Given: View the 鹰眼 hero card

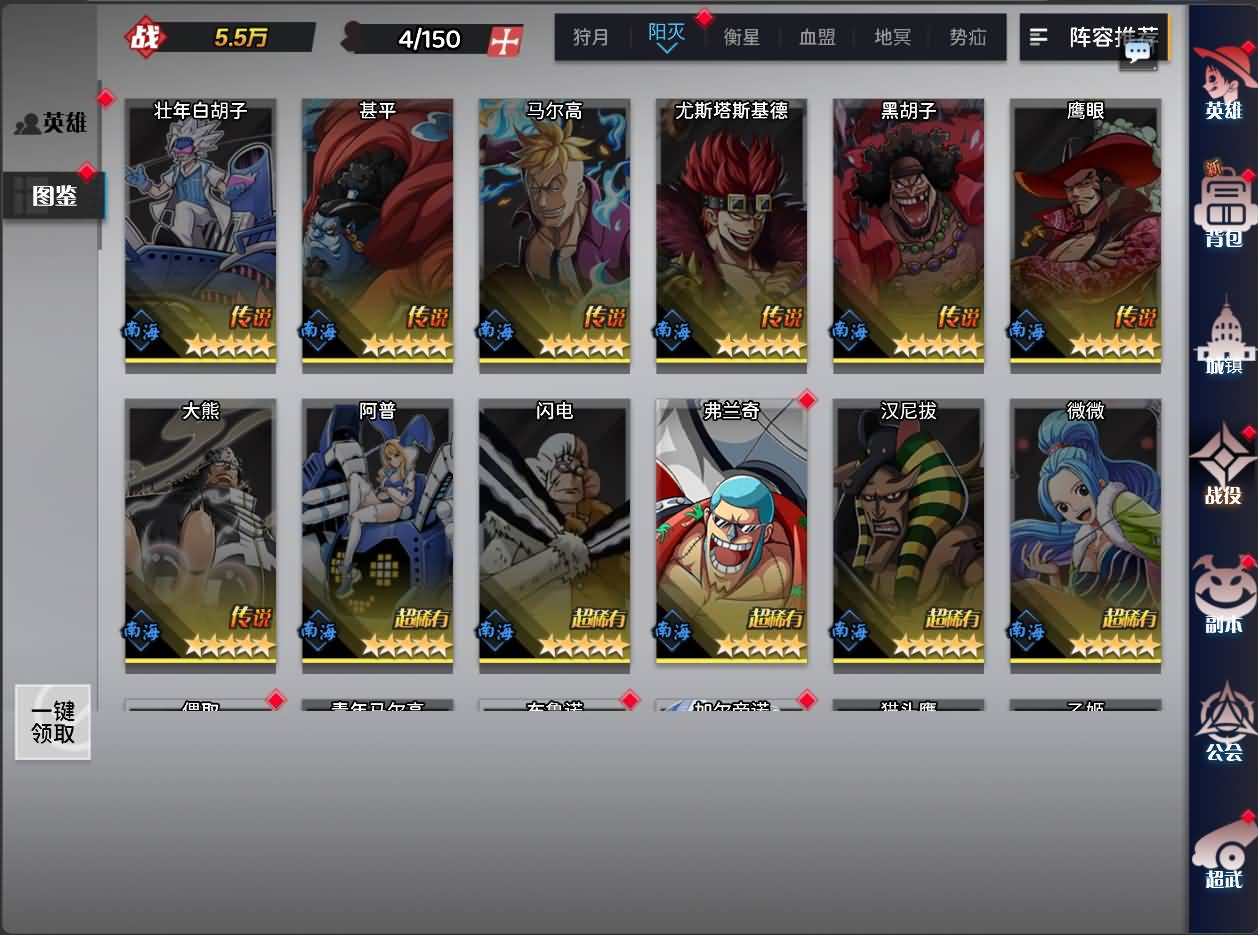Looking at the screenshot, I should pos(1085,234).
